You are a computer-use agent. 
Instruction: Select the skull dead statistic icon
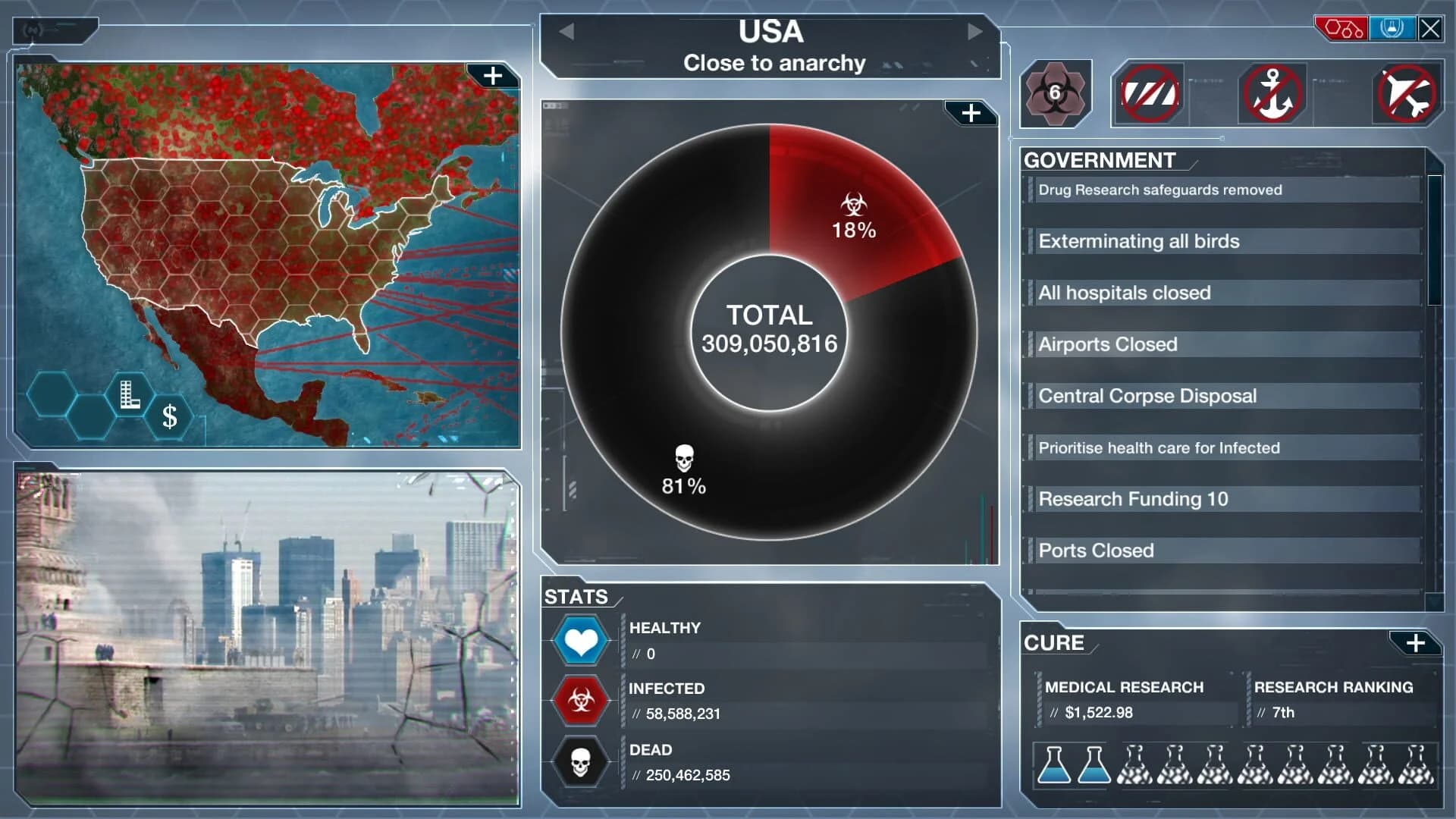coord(580,762)
